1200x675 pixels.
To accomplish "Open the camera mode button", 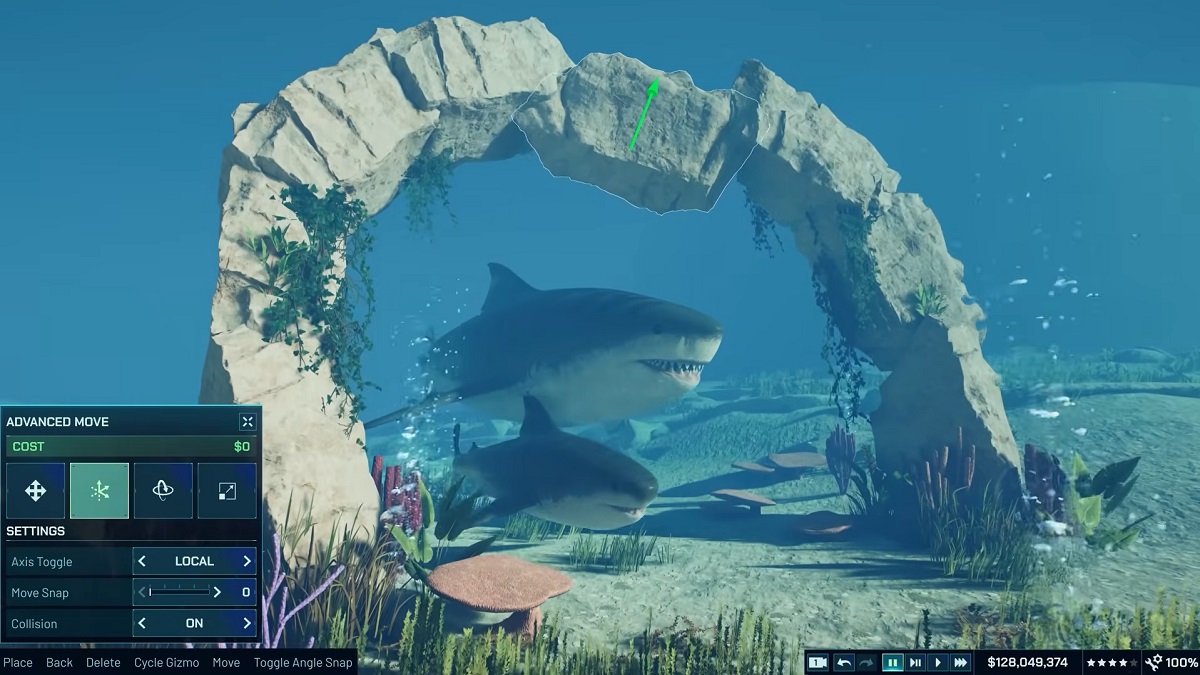I will pyautogui.click(x=818, y=662).
